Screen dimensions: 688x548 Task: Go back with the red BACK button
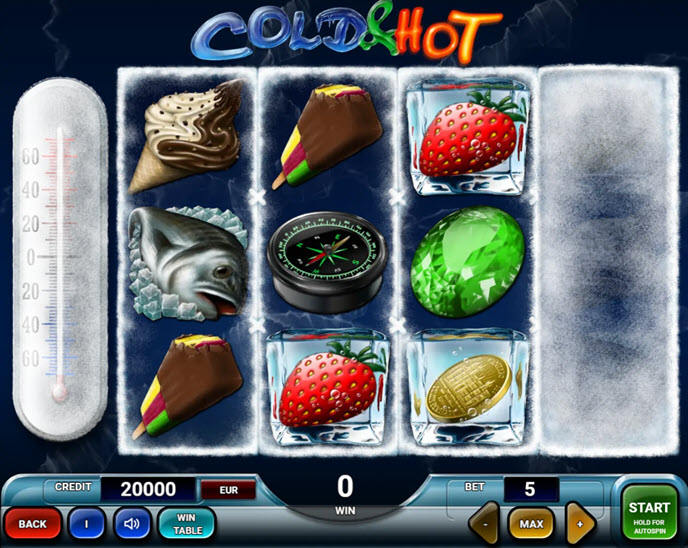33,523
